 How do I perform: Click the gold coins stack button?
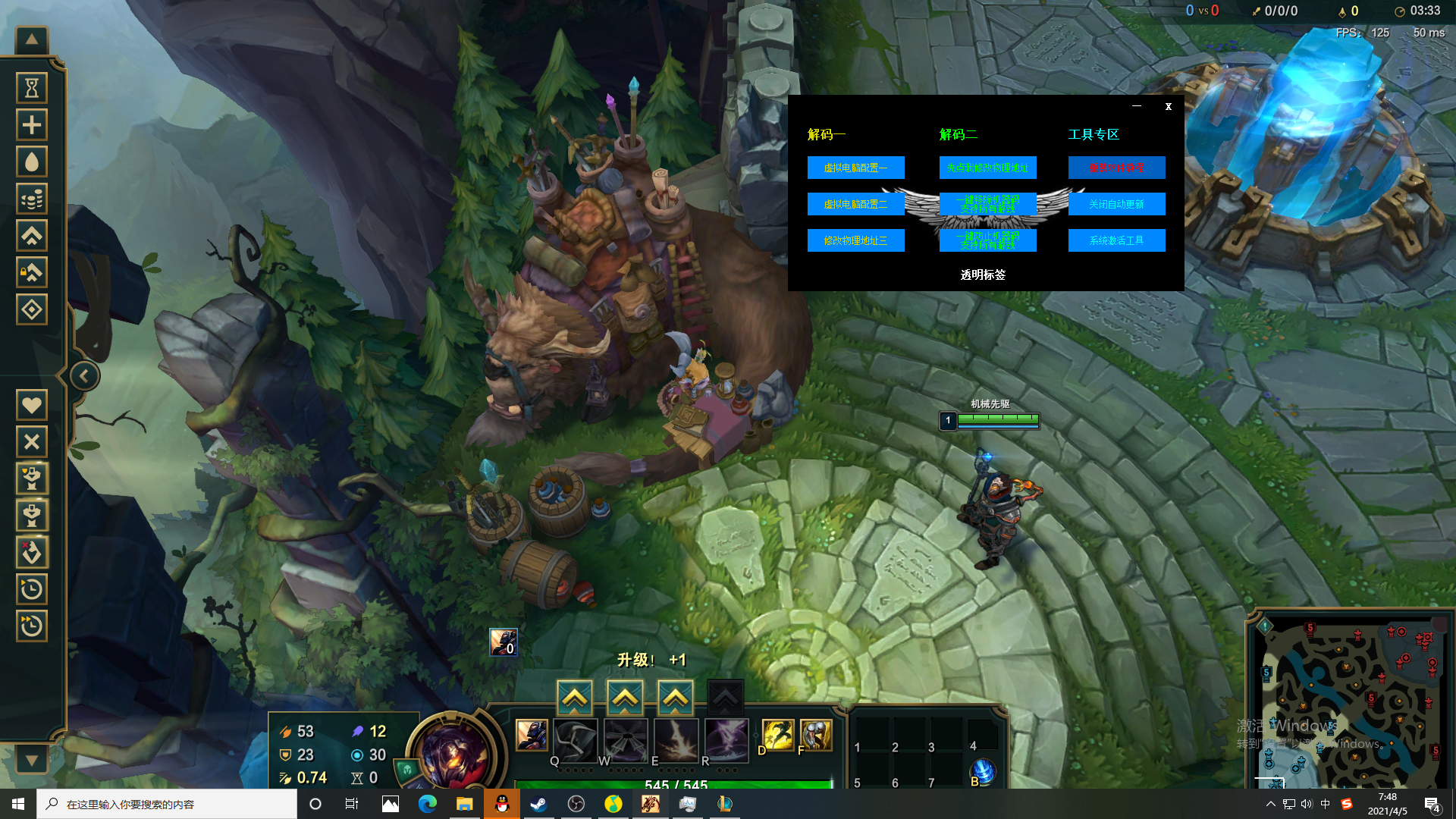pyautogui.click(x=32, y=199)
